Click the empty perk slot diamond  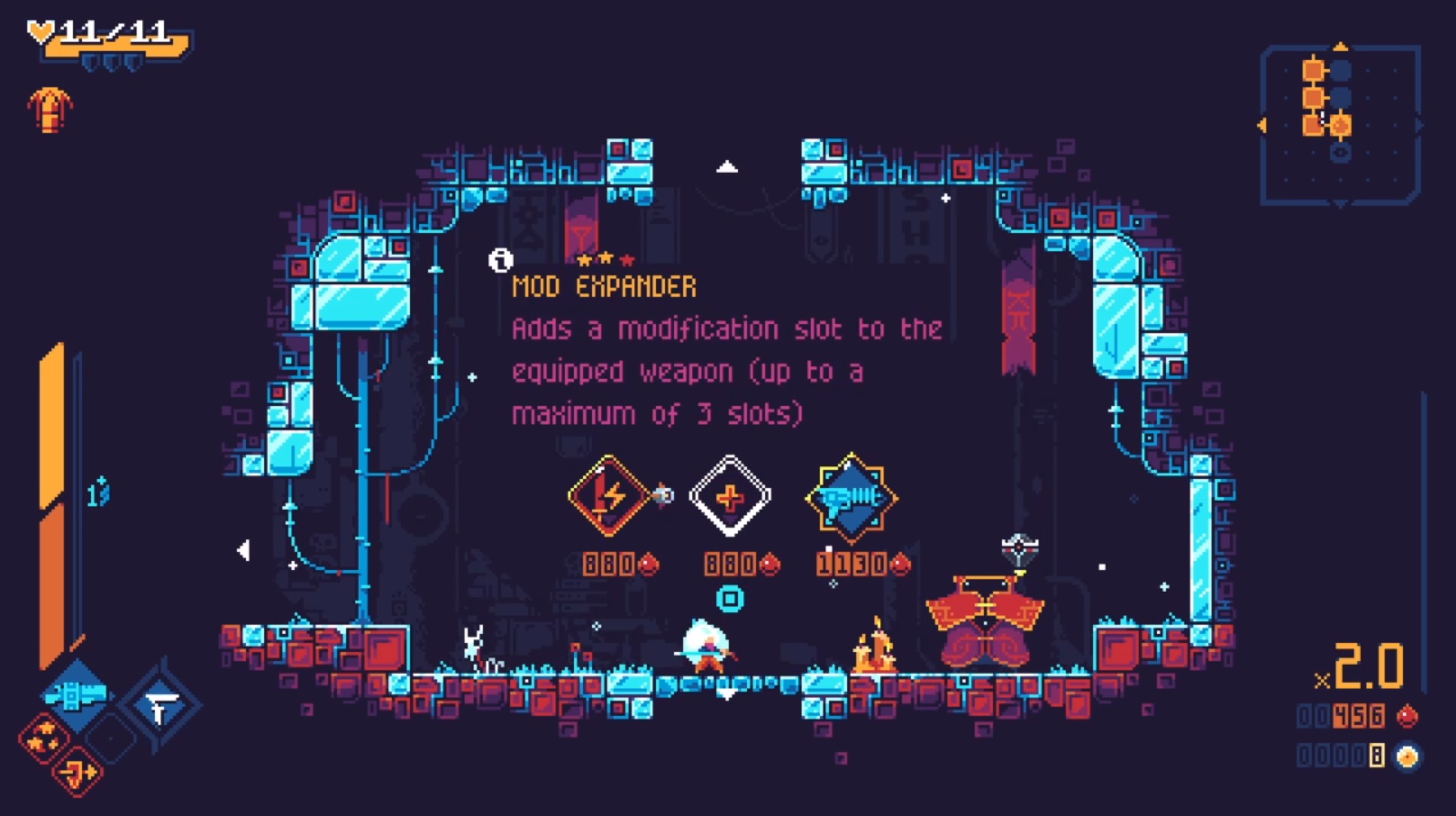click(109, 739)
